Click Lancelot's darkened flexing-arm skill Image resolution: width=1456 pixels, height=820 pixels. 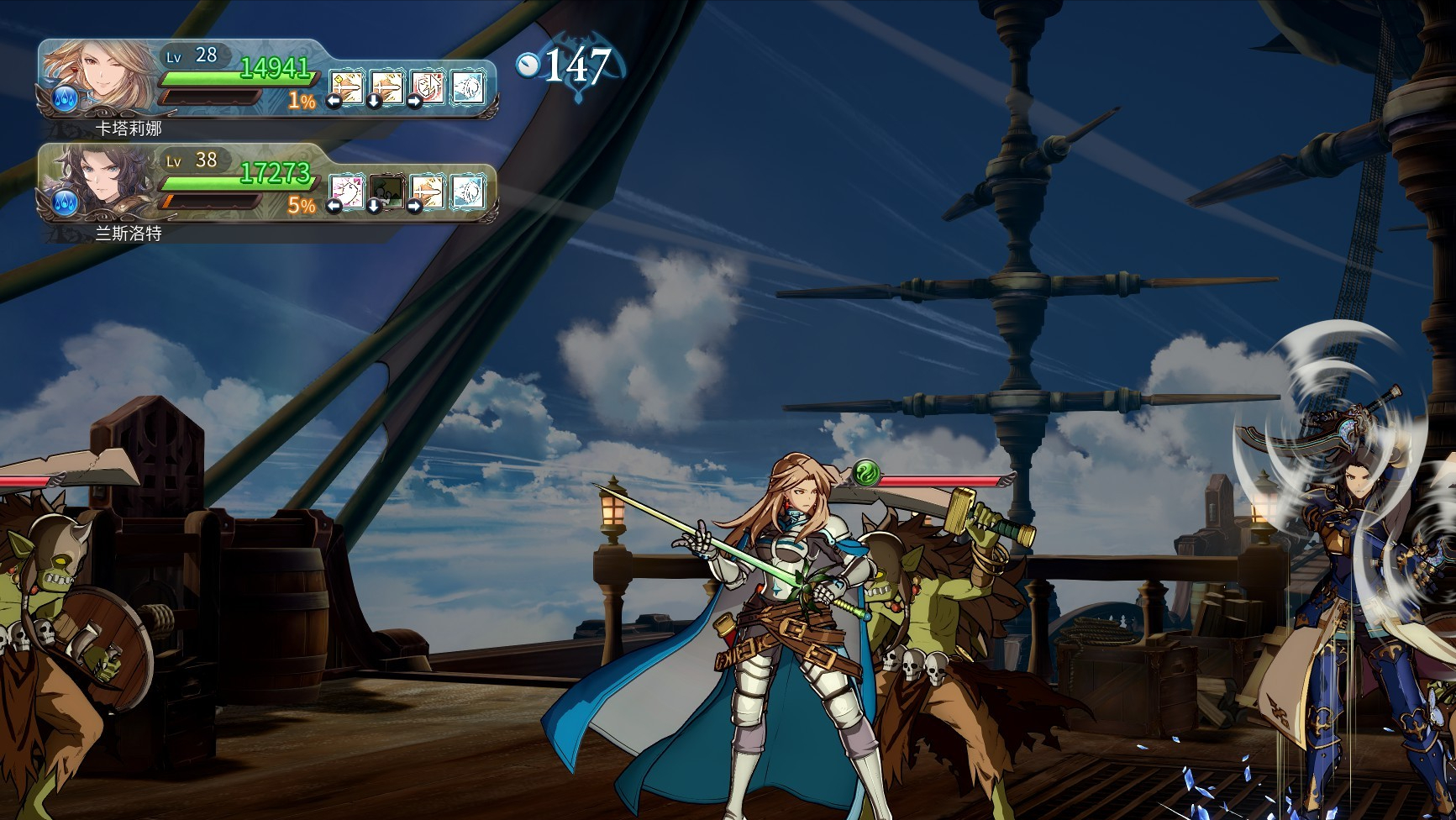pyautogui.click(x=387, y=192)
